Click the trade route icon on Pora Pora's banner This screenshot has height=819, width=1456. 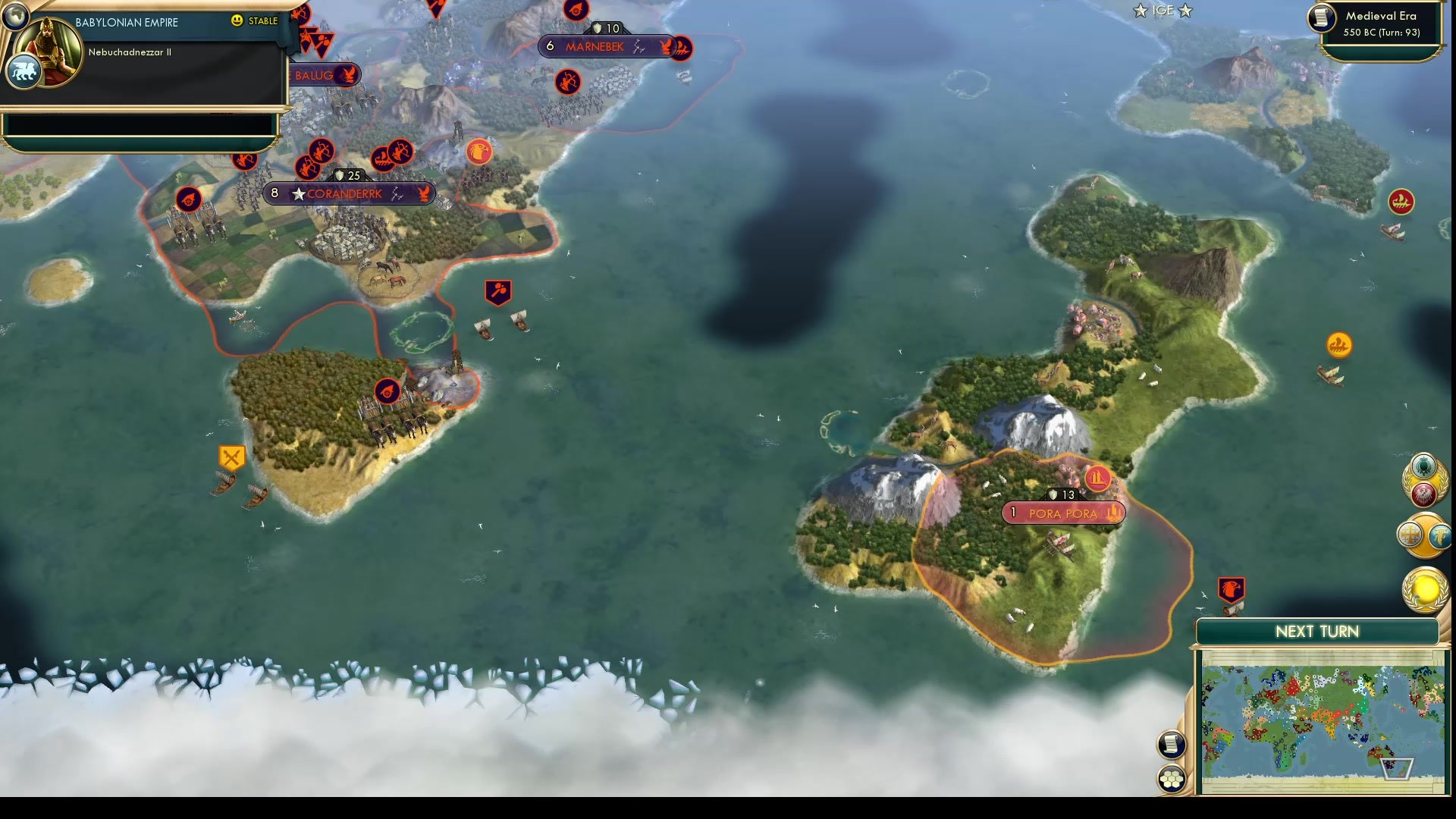tap(1113, 513)
